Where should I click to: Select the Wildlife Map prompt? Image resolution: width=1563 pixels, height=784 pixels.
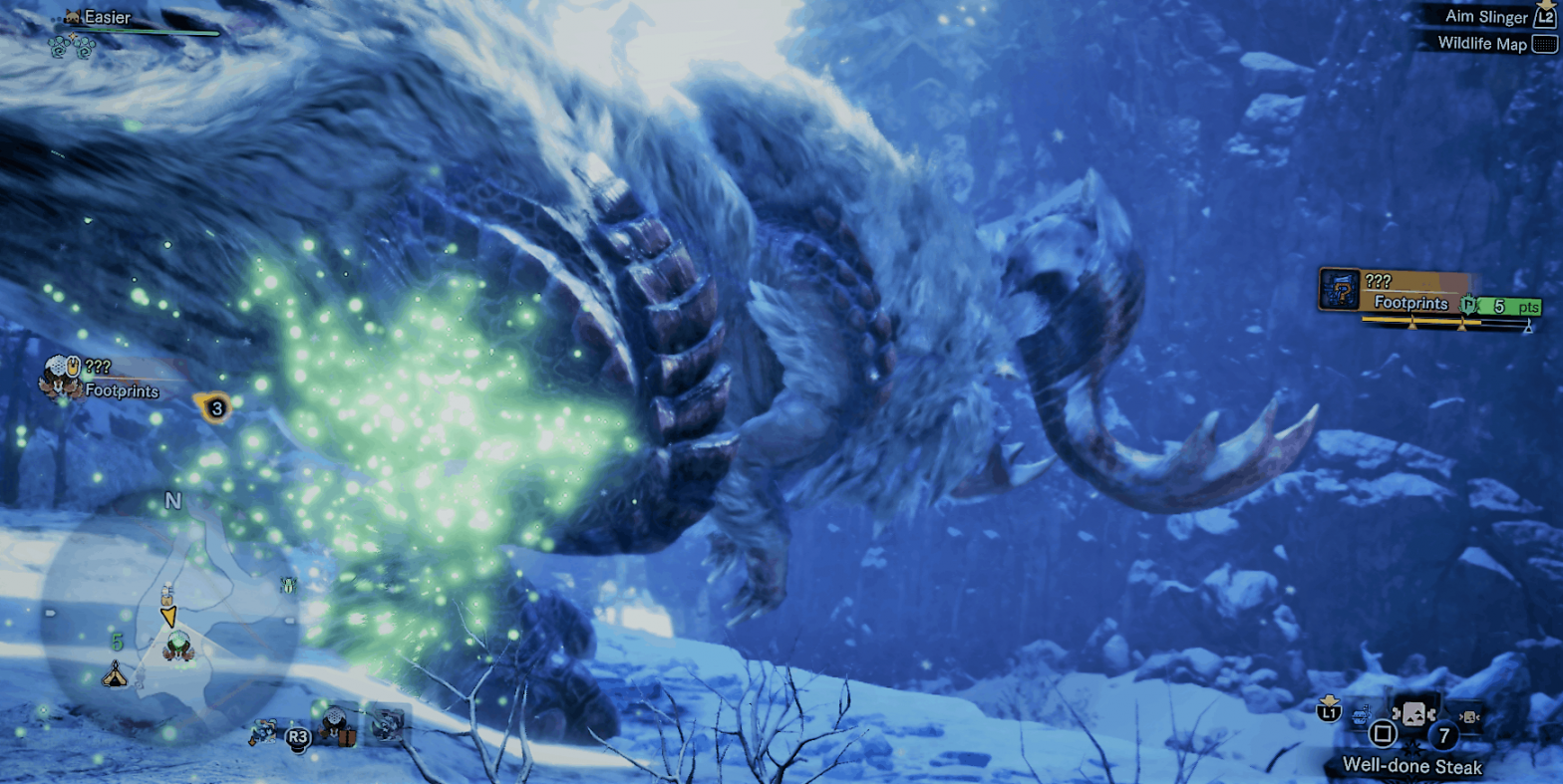click(1484, 44)
